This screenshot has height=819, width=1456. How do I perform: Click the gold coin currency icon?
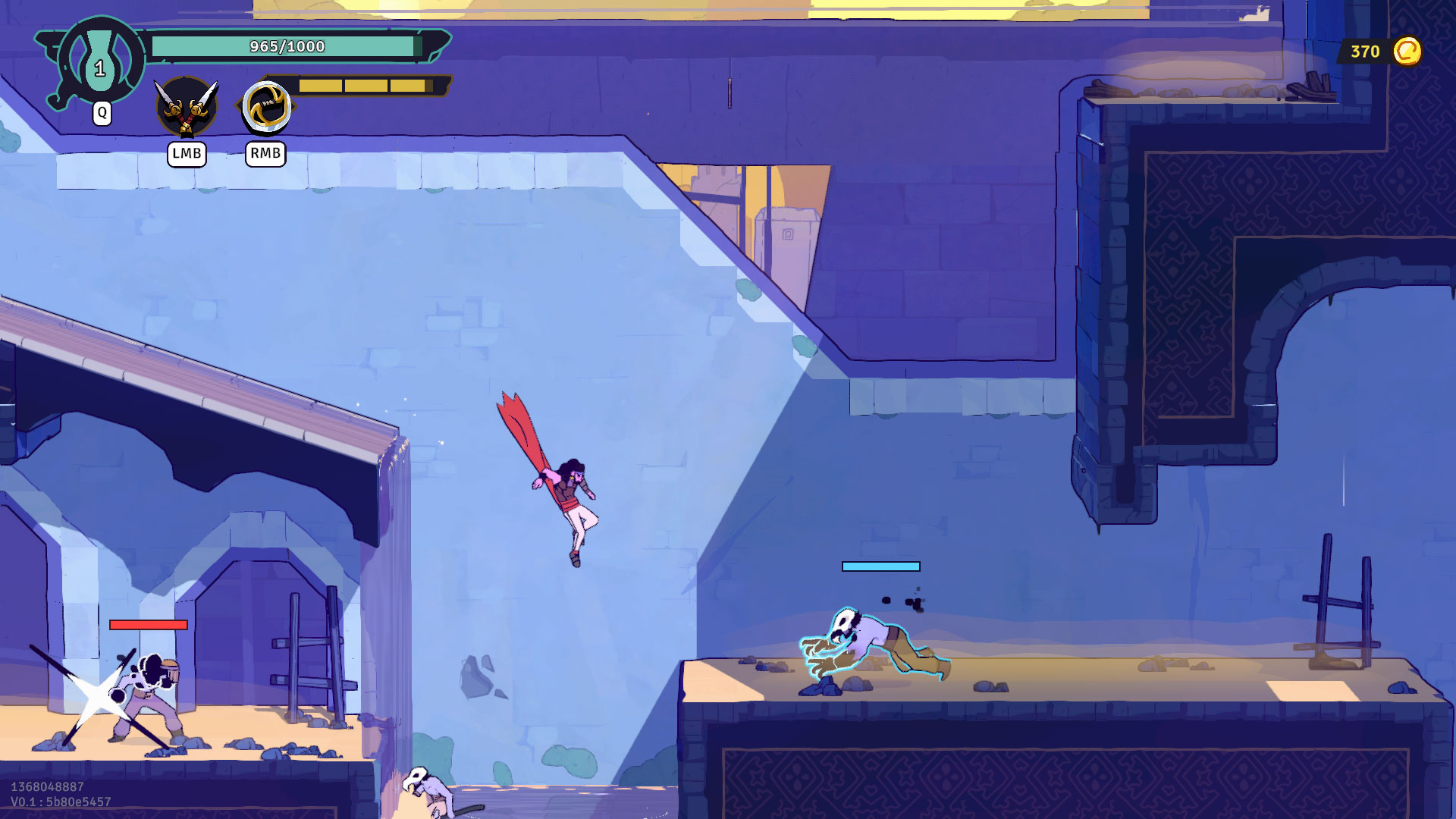[1407, 52]
